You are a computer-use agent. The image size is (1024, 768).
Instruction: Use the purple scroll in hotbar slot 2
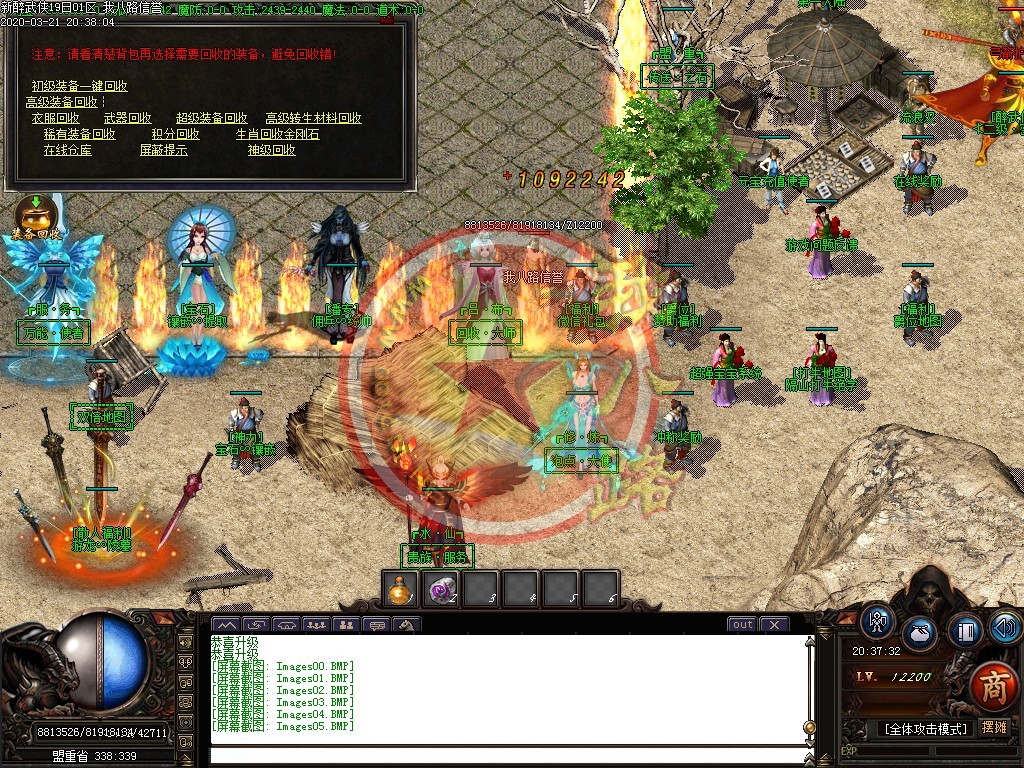tap(440, 590)
